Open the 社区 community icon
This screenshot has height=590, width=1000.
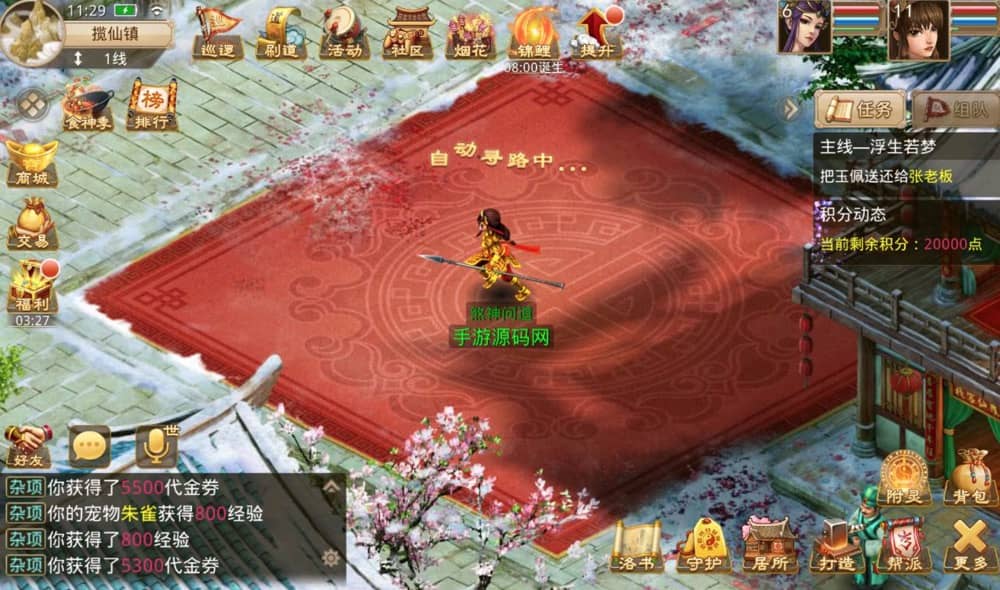(x=408, y=31)
